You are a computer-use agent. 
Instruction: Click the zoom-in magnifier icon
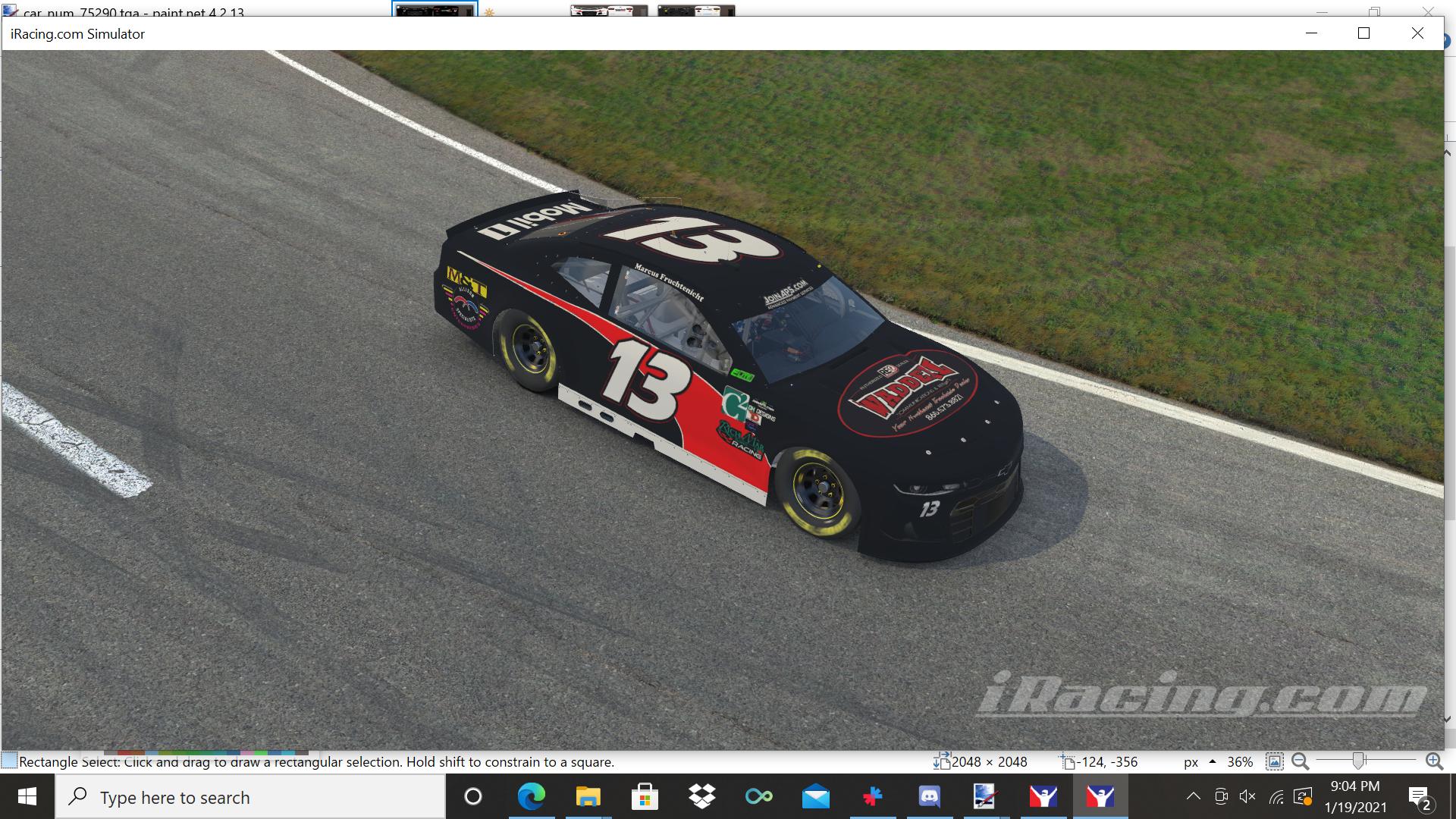click(x=1434, y=762)
